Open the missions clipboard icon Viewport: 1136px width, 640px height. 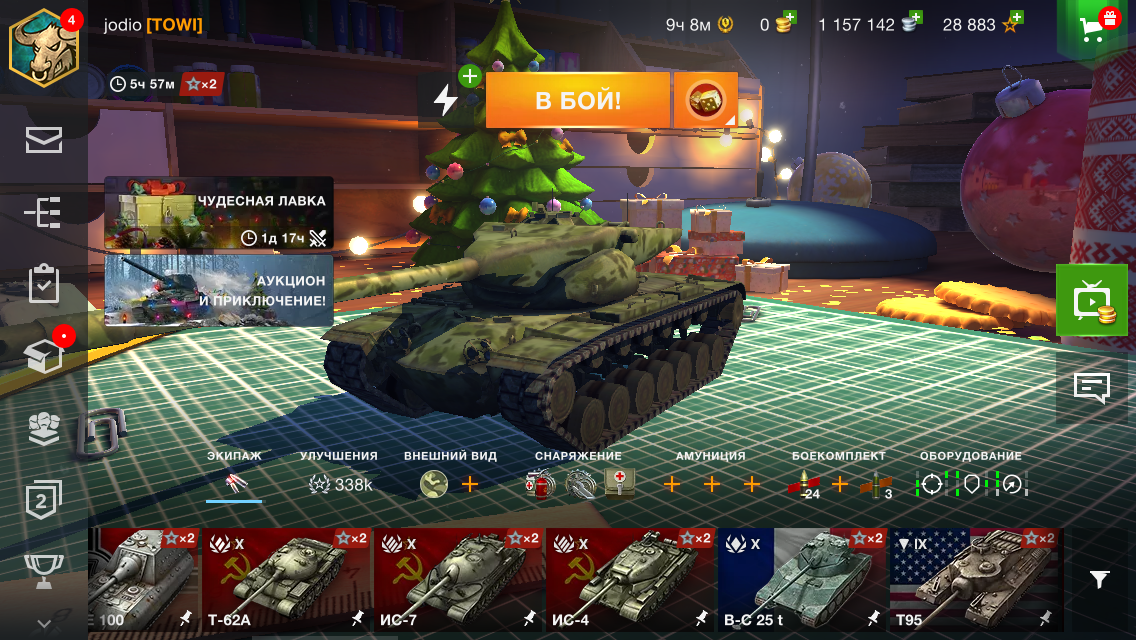[x=44, y=284]
